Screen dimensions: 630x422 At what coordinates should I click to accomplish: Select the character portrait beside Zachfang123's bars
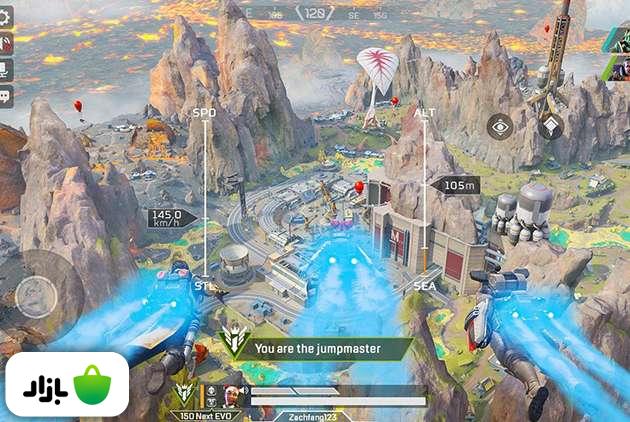[x=232, y=394]
